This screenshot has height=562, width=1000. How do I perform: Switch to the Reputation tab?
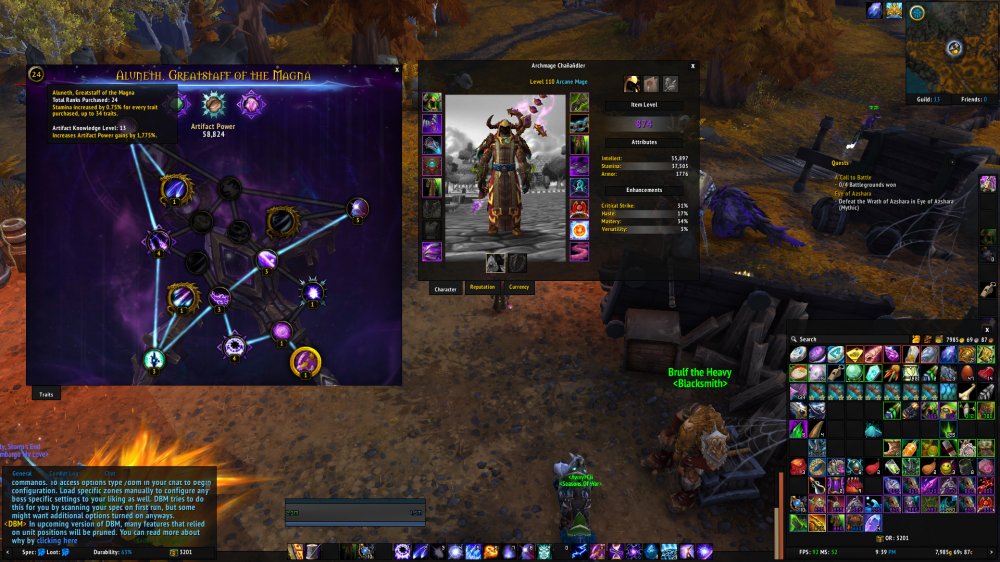click(x=482, y=288)
